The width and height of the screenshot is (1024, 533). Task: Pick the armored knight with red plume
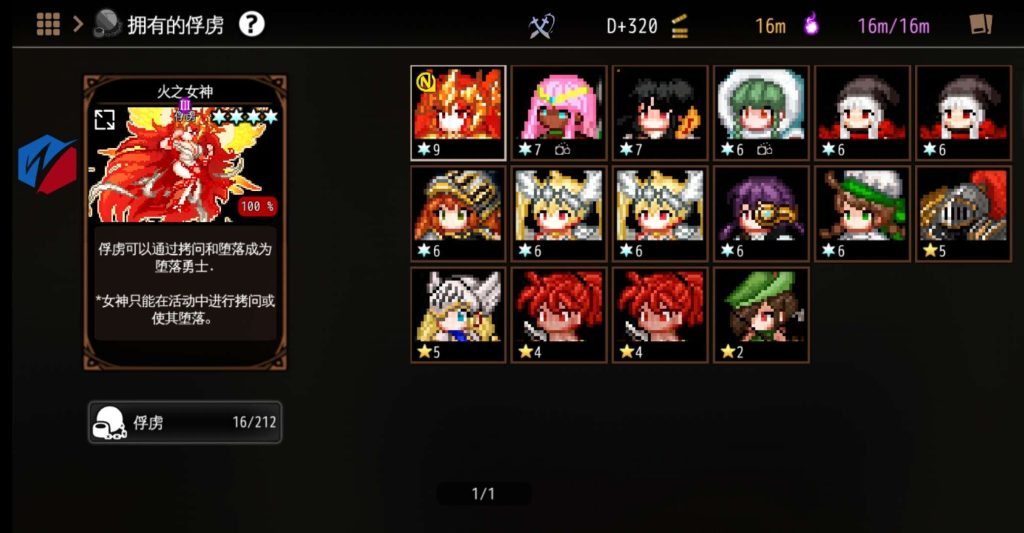(x=962, y=214)
